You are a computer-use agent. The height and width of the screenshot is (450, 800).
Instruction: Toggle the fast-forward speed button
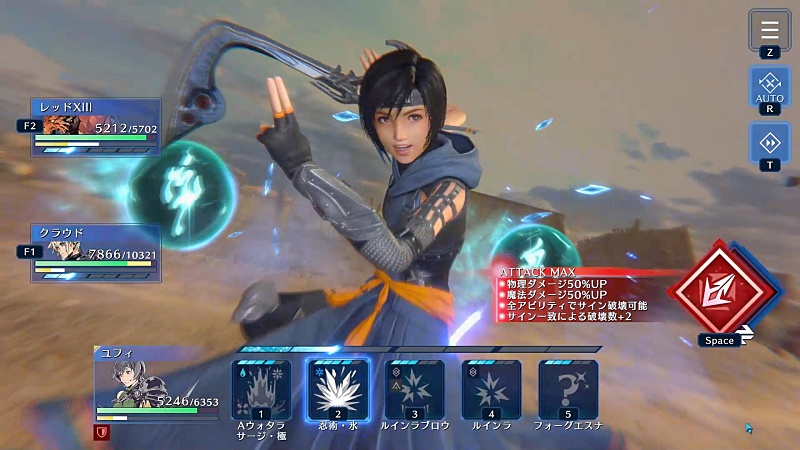769,142
